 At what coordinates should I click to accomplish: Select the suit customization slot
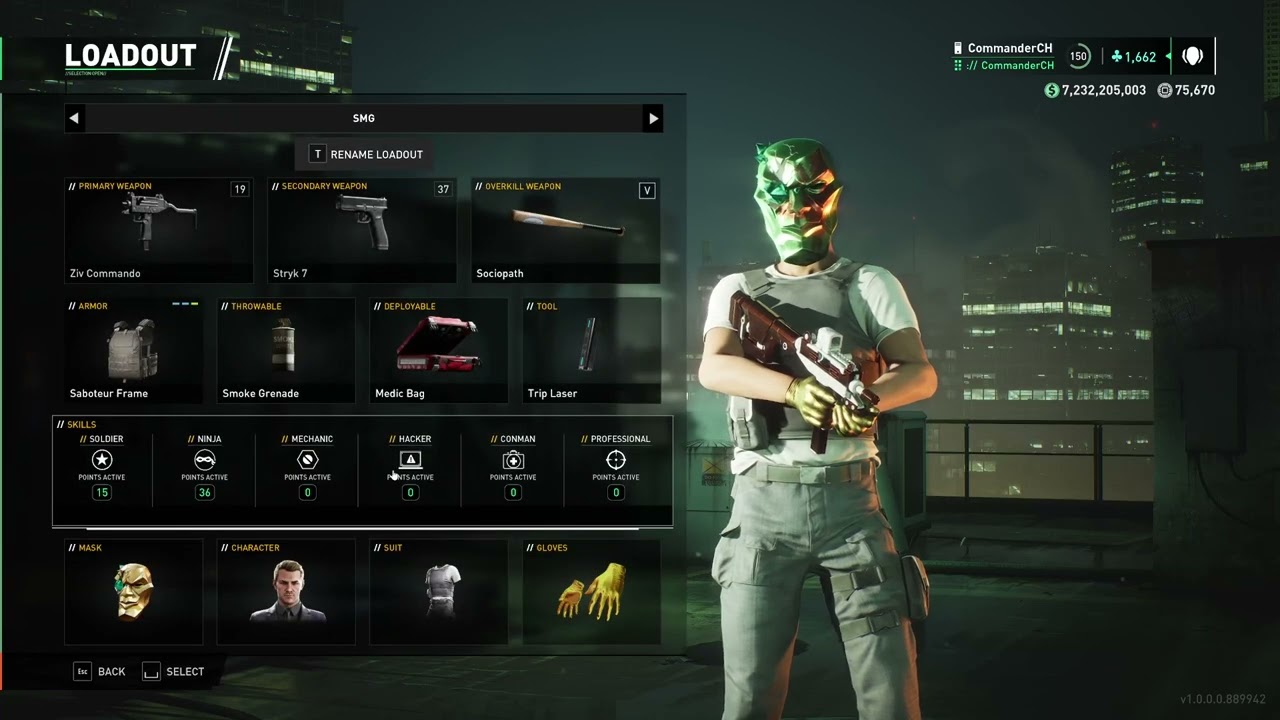[439, 592]
